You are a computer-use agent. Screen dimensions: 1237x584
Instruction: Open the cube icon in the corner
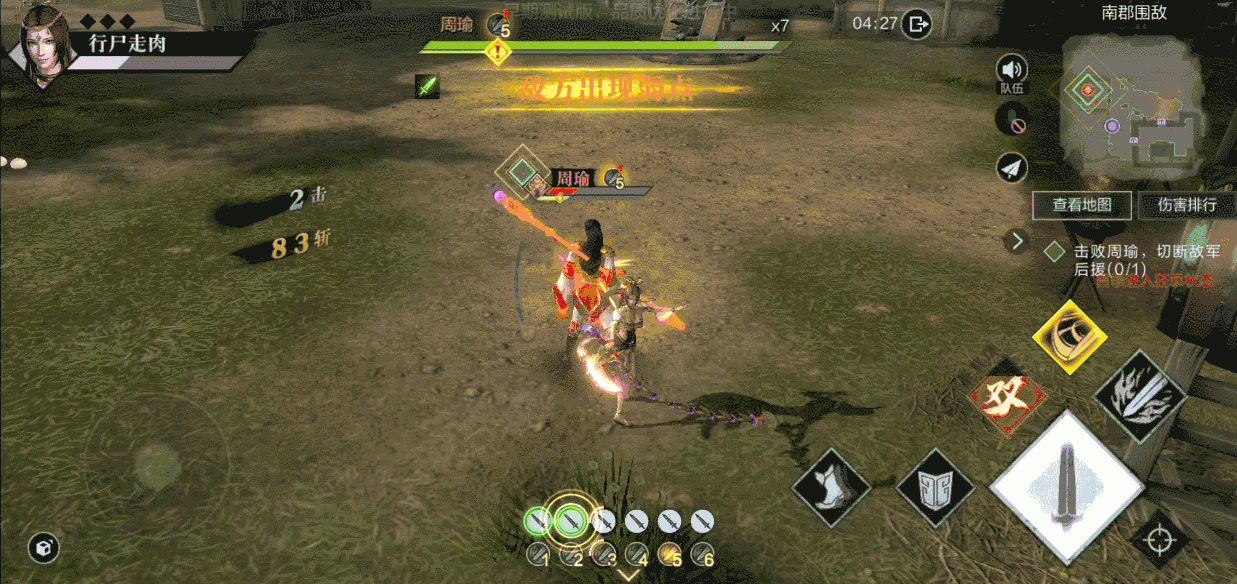point(44,547)
